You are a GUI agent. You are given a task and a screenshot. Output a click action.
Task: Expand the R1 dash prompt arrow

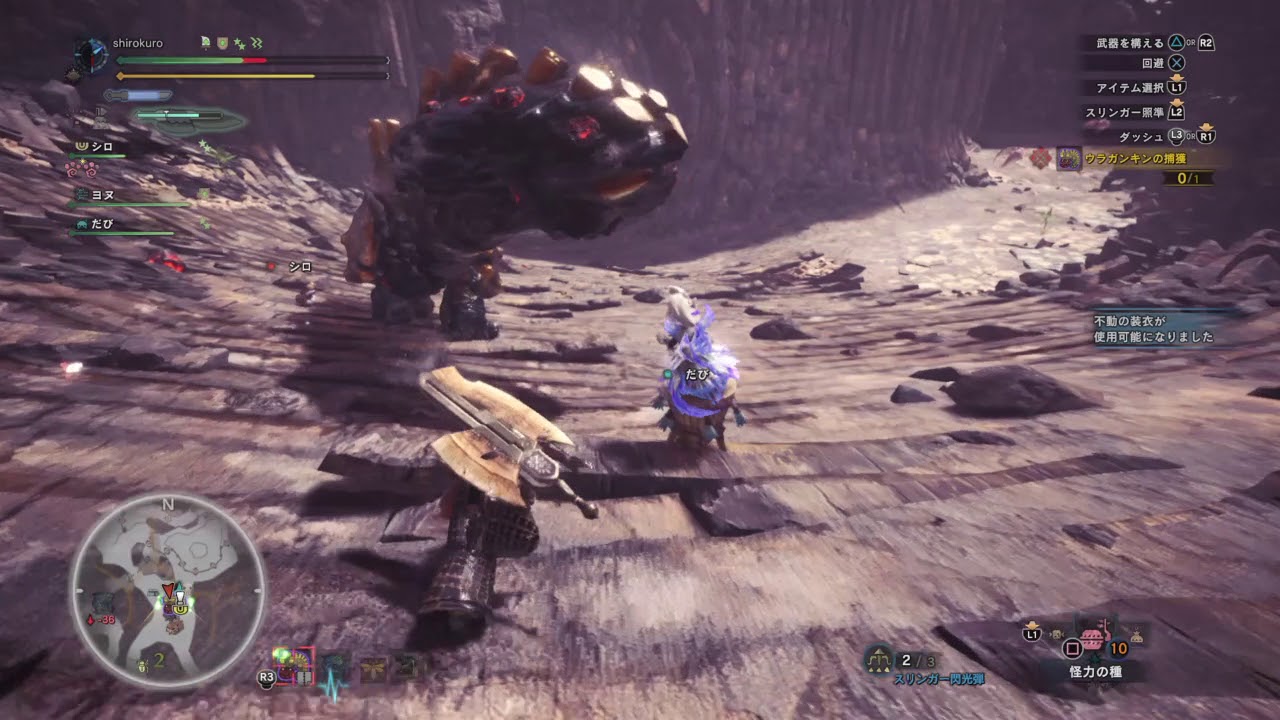click(1207, 128)
